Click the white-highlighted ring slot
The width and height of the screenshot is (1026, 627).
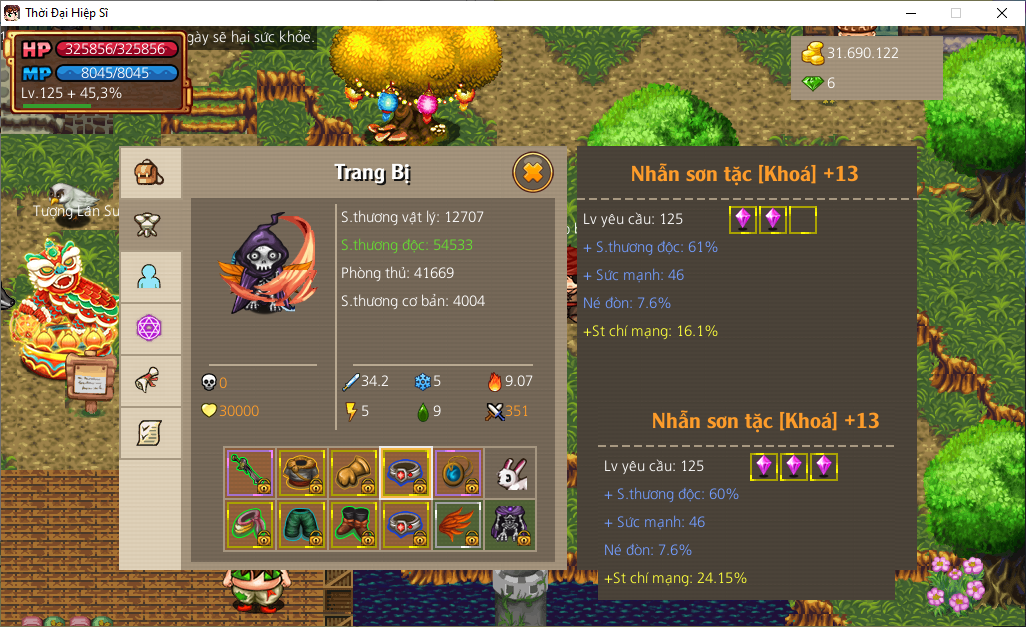click(406, 473)
